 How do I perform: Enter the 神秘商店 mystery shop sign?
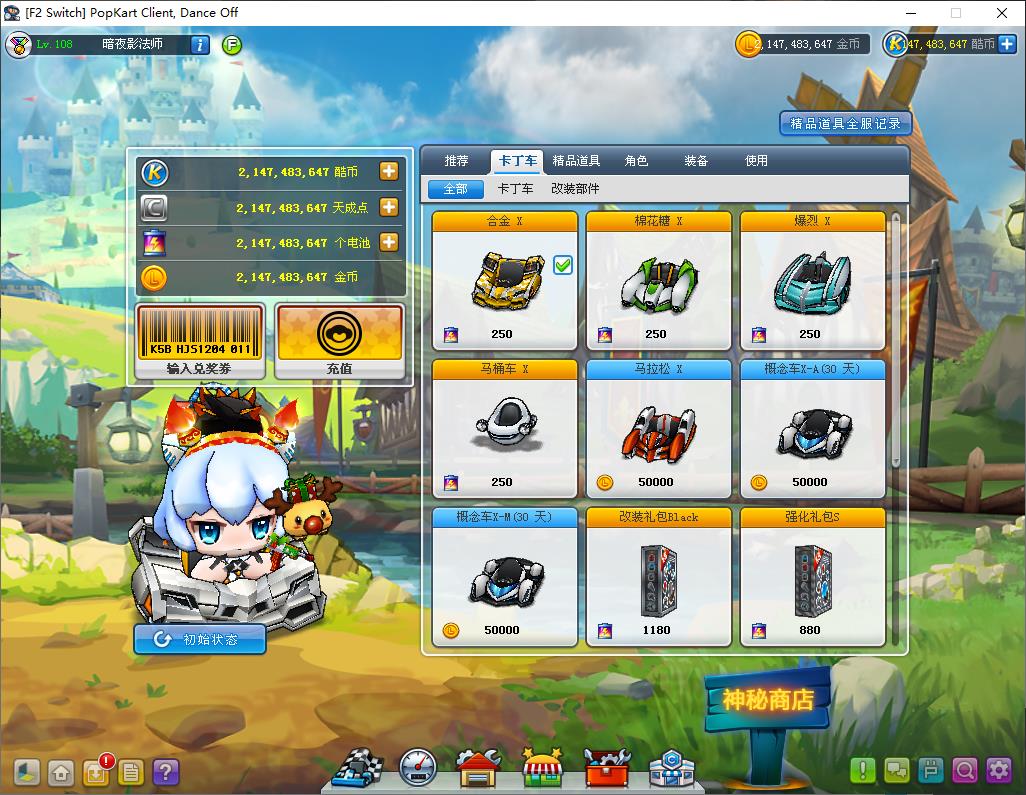pos(768,700)
